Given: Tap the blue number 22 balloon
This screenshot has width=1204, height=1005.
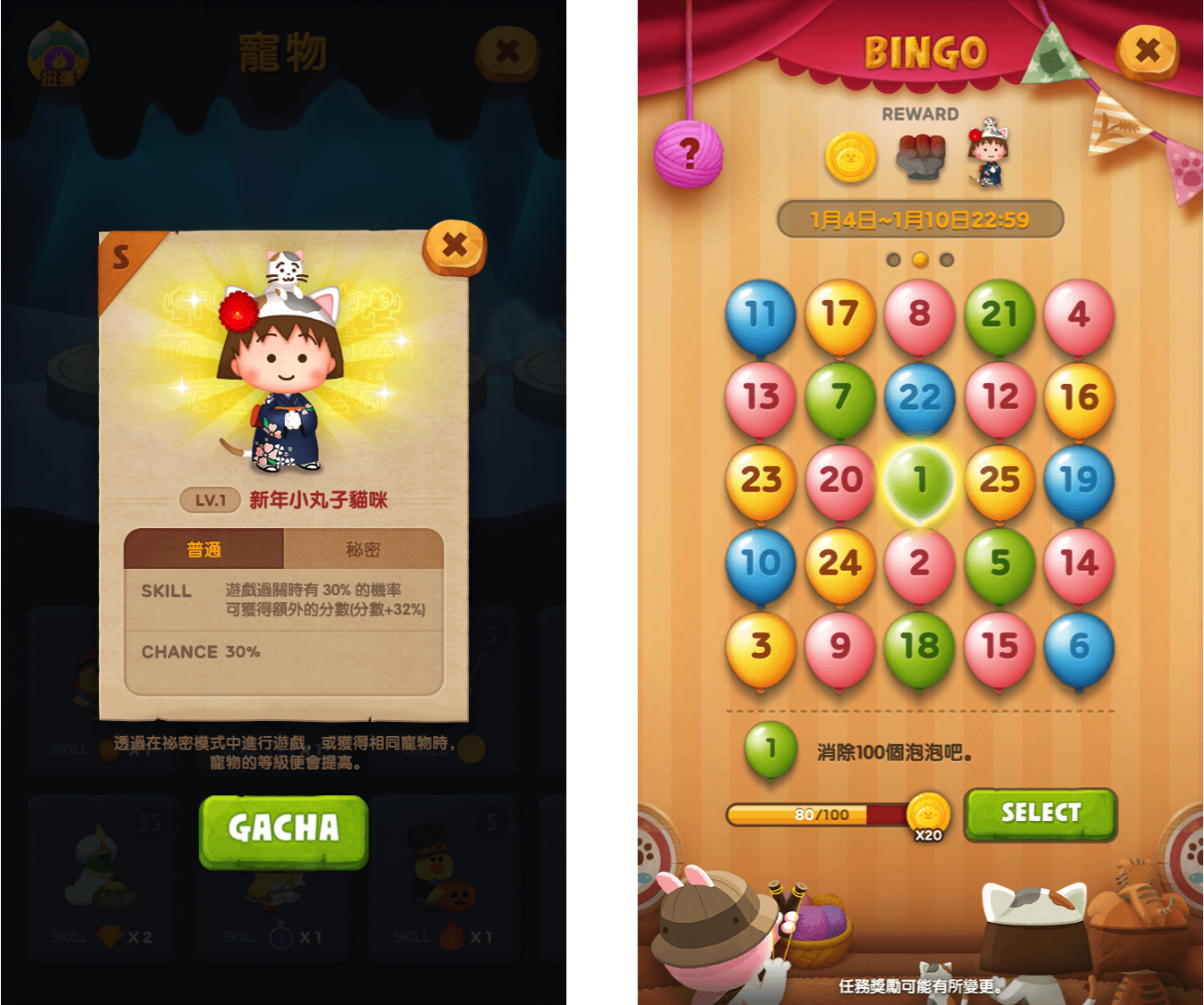Looking at the screenshot, I should click(920, 398).
